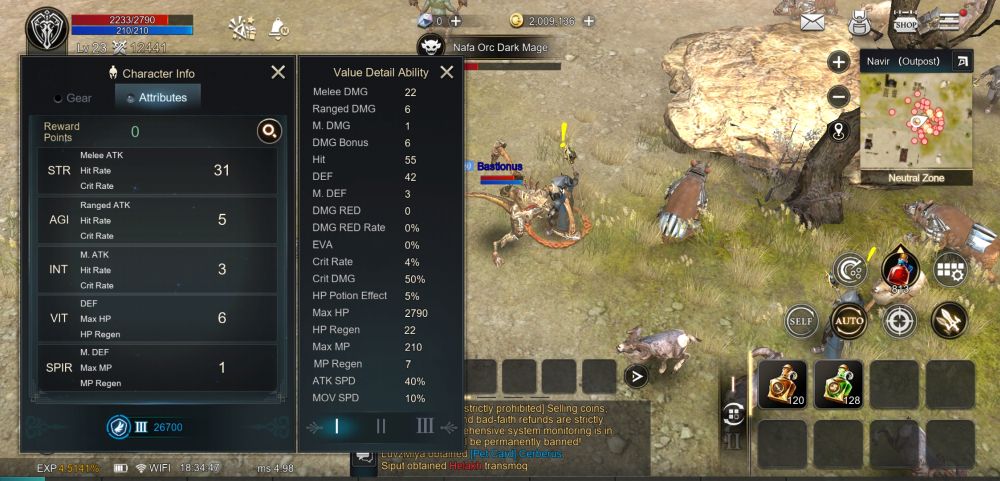Select the Attributes tab
Screen dimensions: 1000x481
click(x=158, y=98)
